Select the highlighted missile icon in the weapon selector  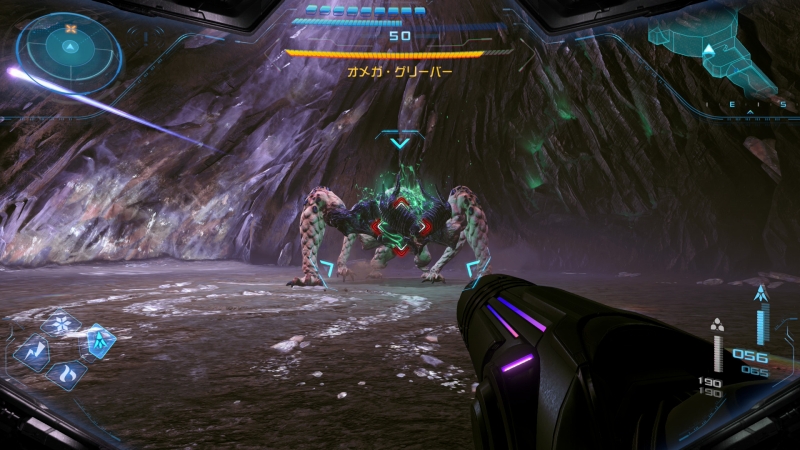click(99, 342)
